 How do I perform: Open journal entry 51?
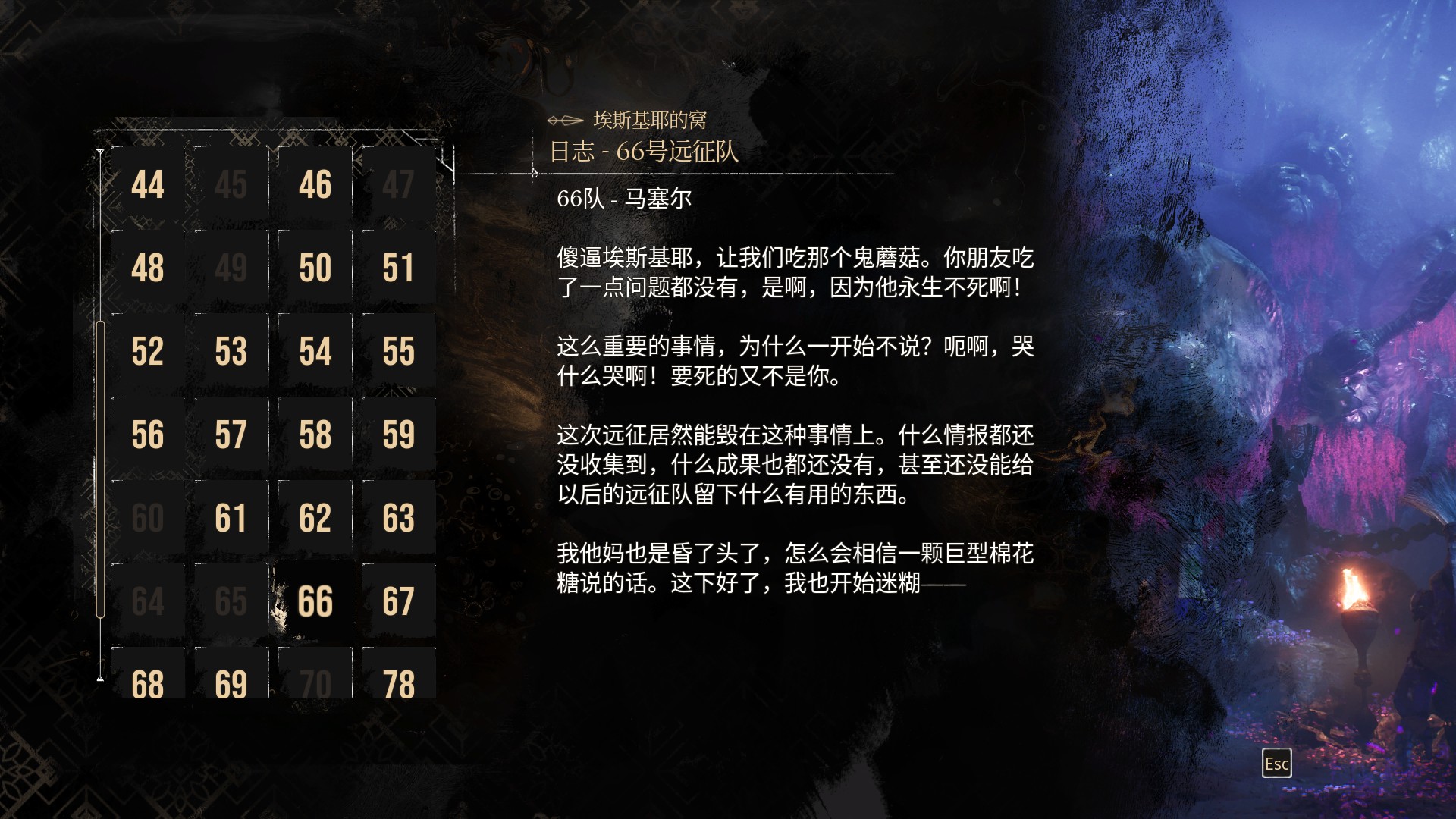point(399,267)
